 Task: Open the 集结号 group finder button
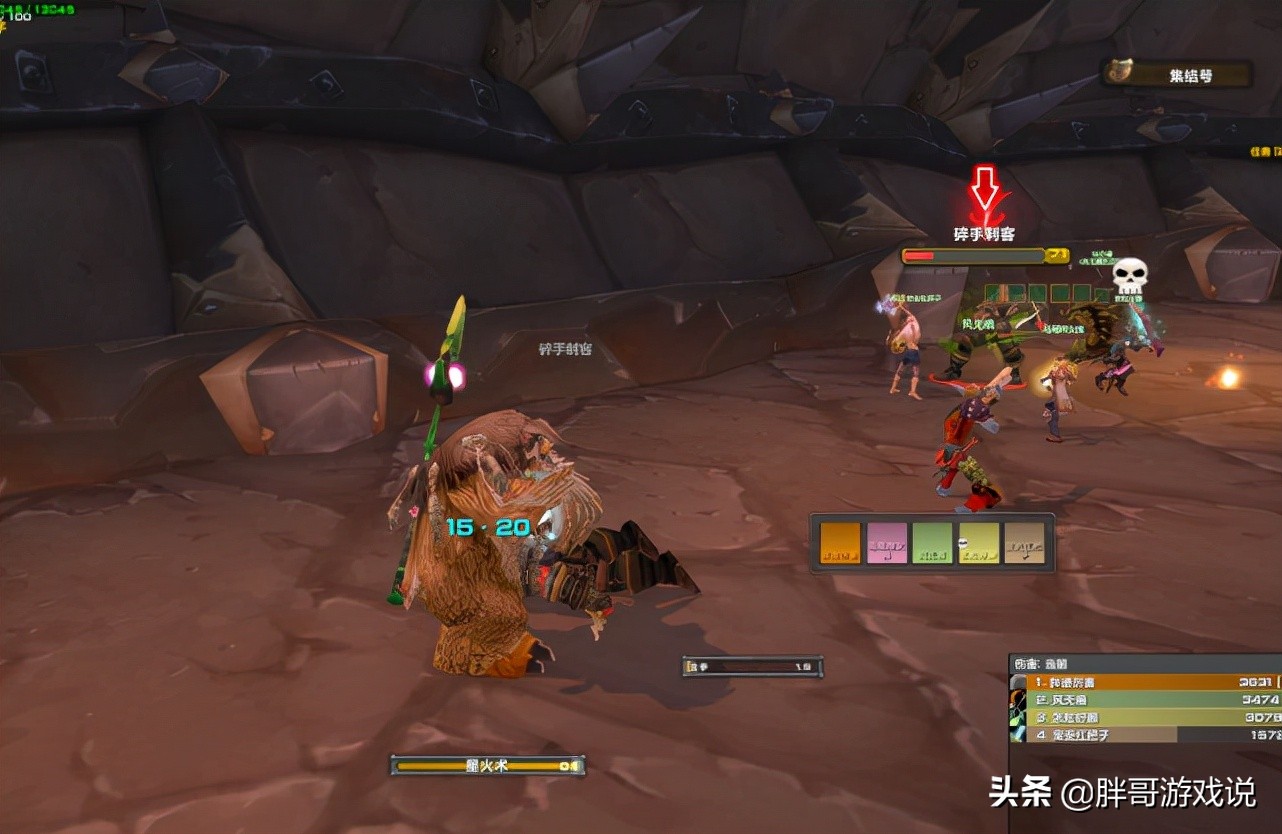coord(1177,74)
